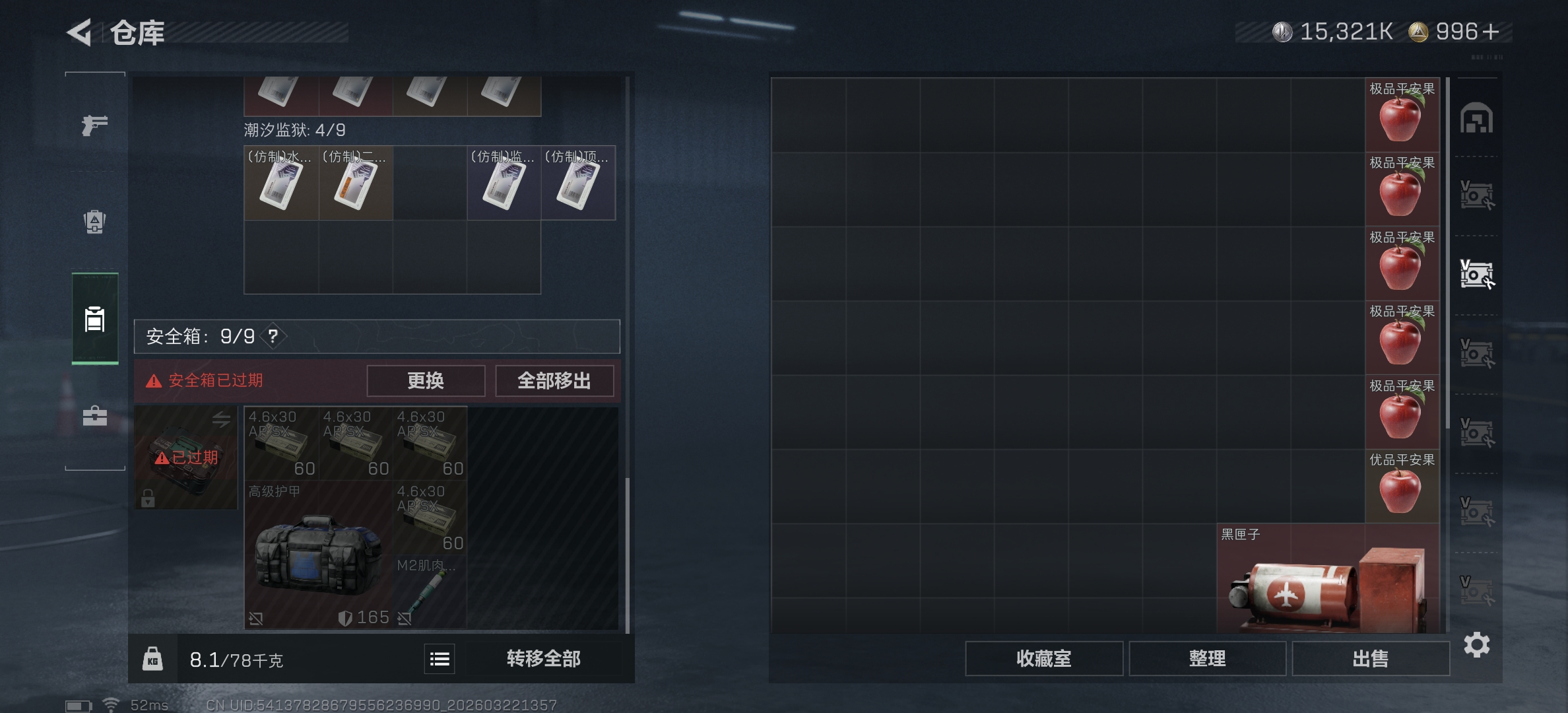
Task: Click the 全部移出 remove-all button
Action: pos(554,381)
